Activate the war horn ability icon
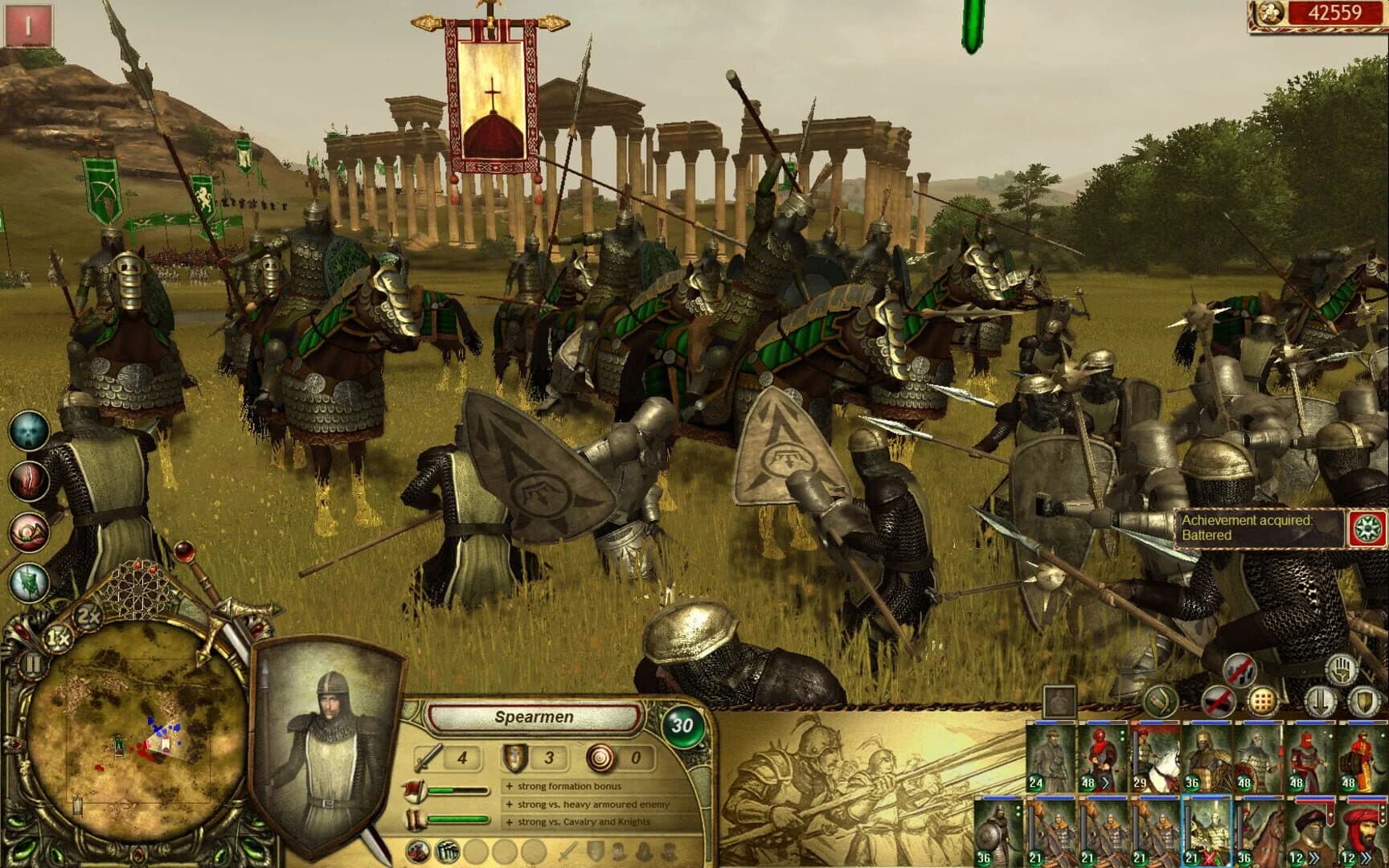Viewport: 1389px width, 868px height. pos(30,530)
